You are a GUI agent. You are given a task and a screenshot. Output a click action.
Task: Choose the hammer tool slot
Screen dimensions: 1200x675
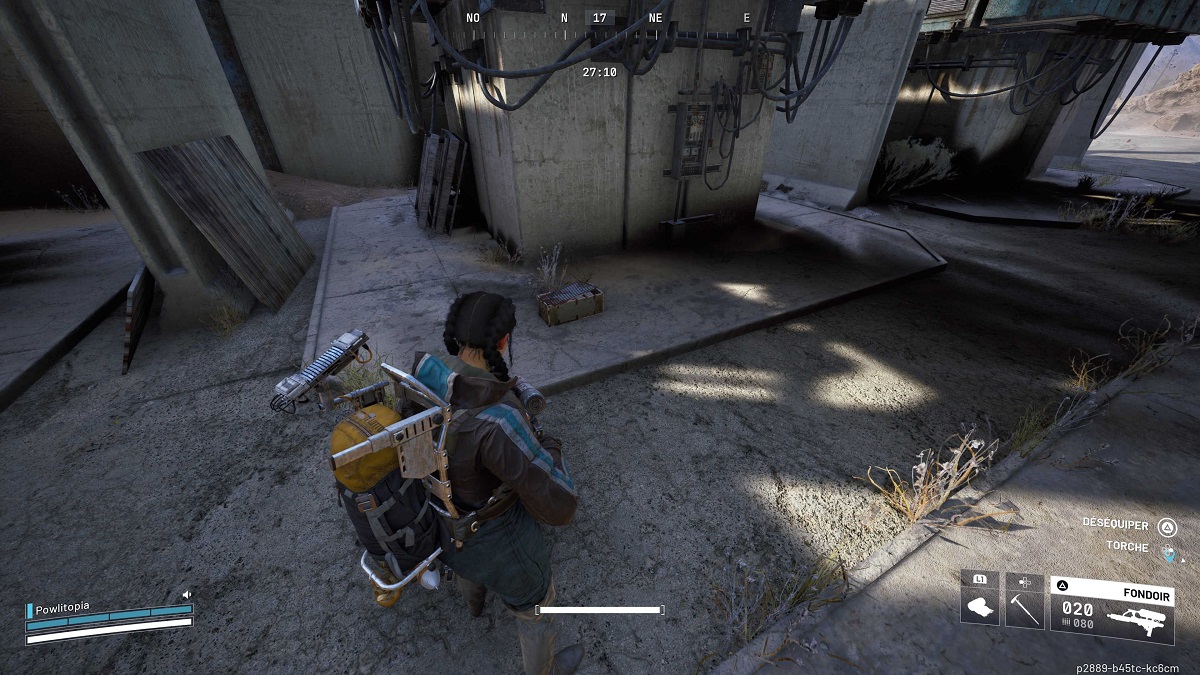pos(1025,608)
